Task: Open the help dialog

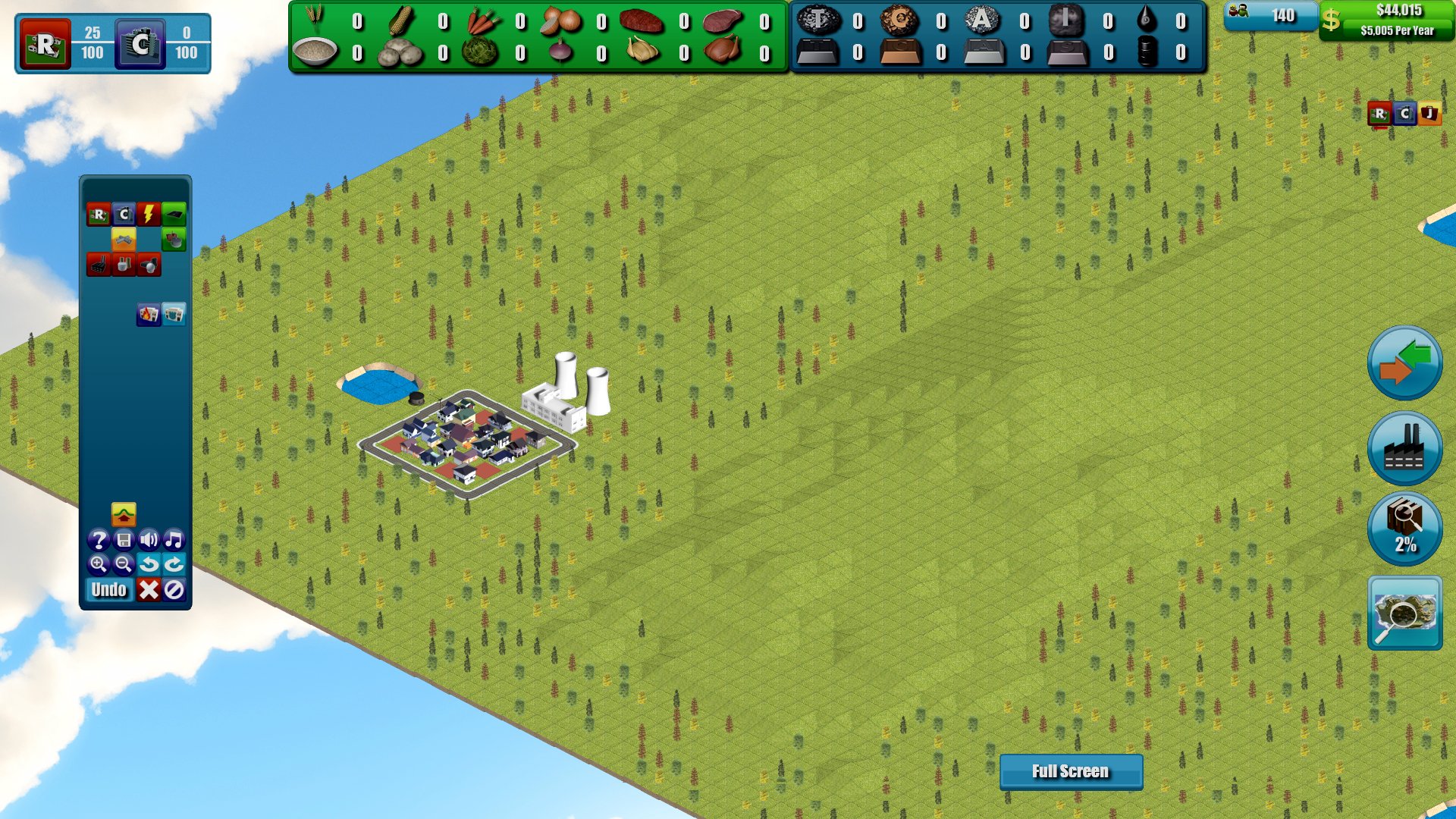Action: tap(99, 541)
